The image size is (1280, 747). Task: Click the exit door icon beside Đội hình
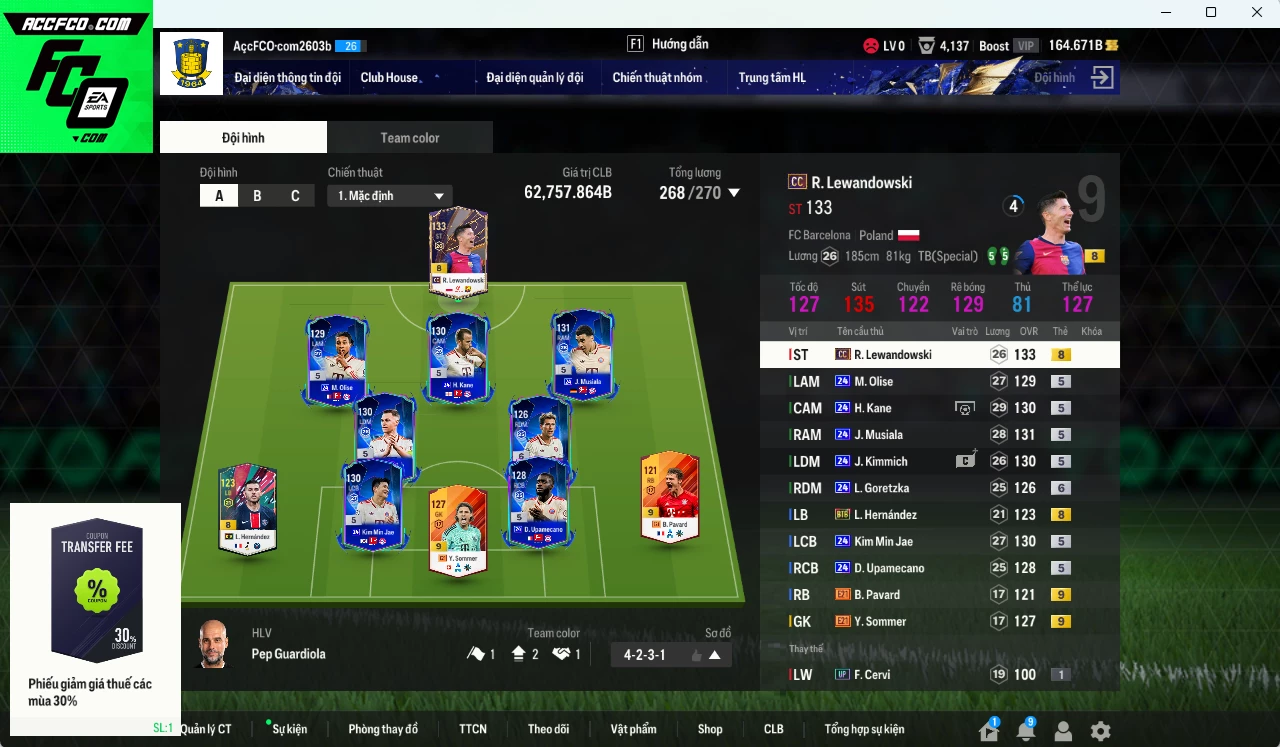[1102, 77]
